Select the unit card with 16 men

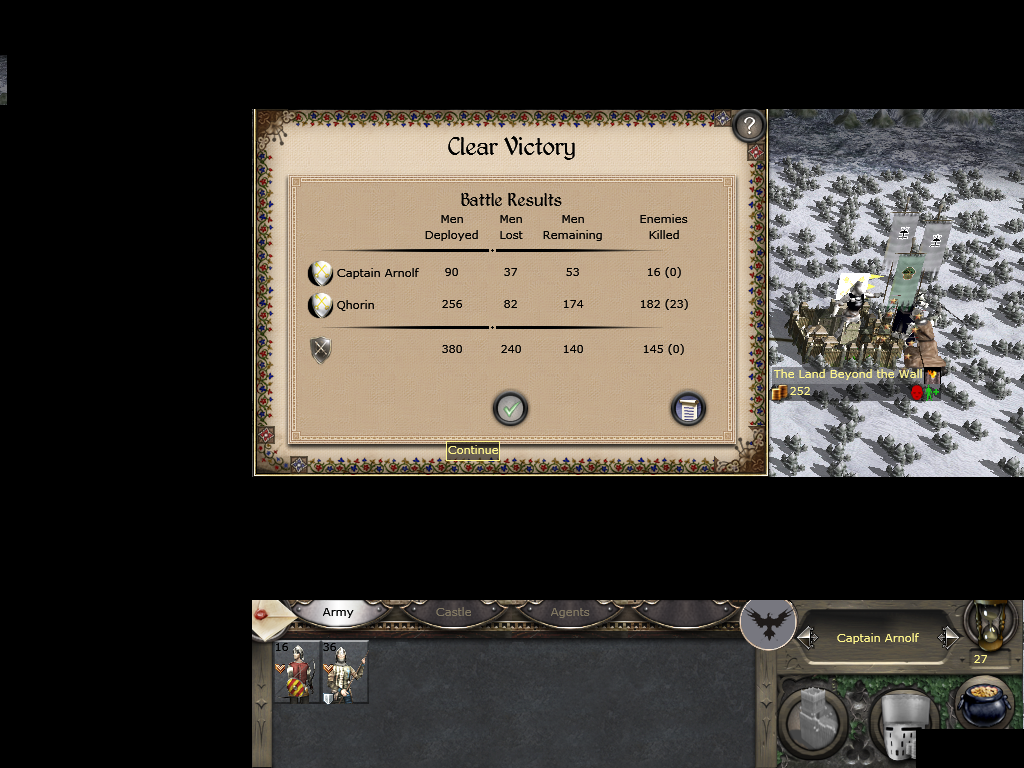[x=297, y=672]
